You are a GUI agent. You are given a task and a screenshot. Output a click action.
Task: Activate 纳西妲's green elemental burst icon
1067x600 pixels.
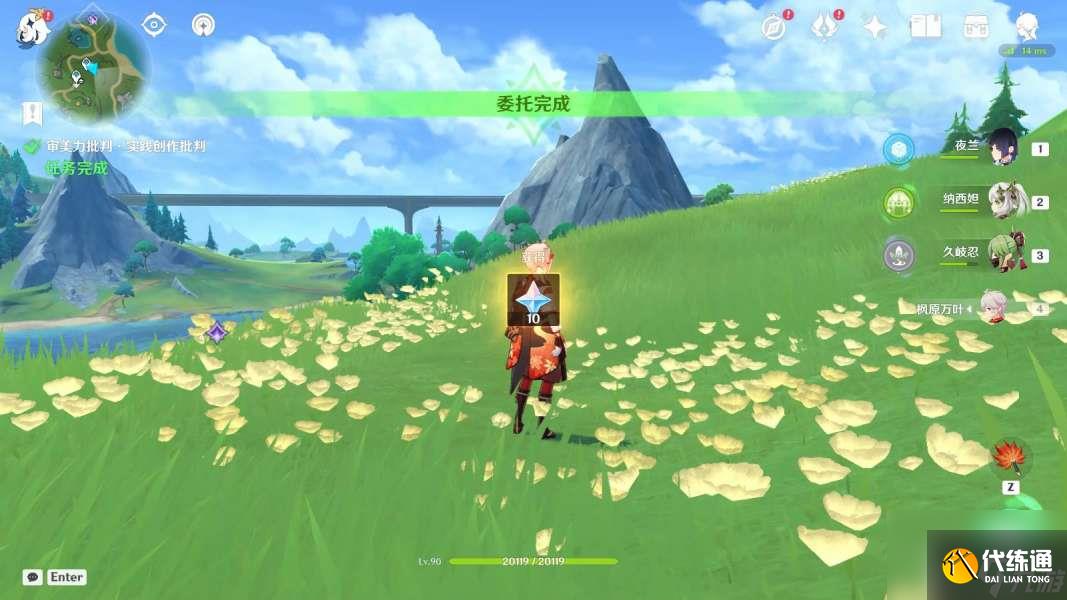(898, 203)
